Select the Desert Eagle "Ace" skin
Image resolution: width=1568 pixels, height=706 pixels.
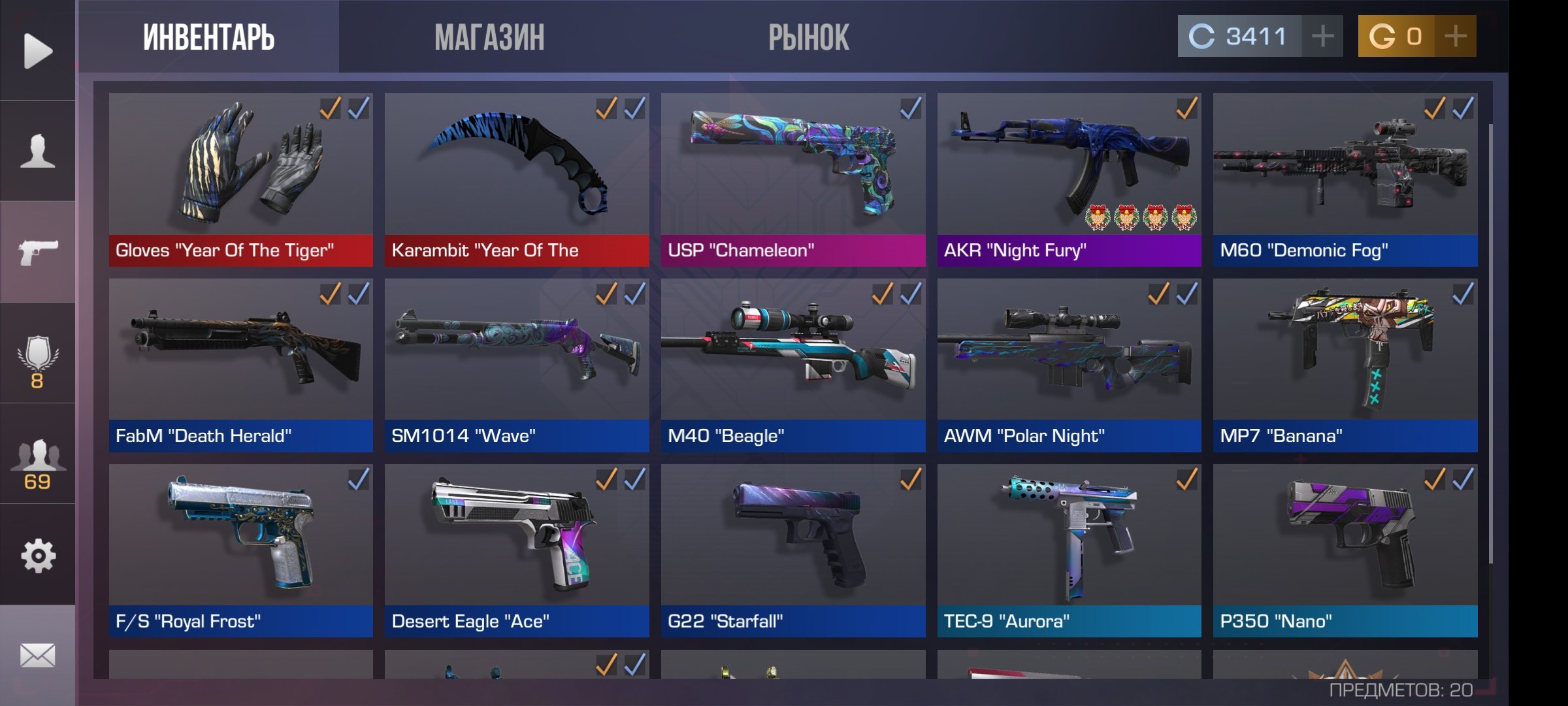[517, 550]
